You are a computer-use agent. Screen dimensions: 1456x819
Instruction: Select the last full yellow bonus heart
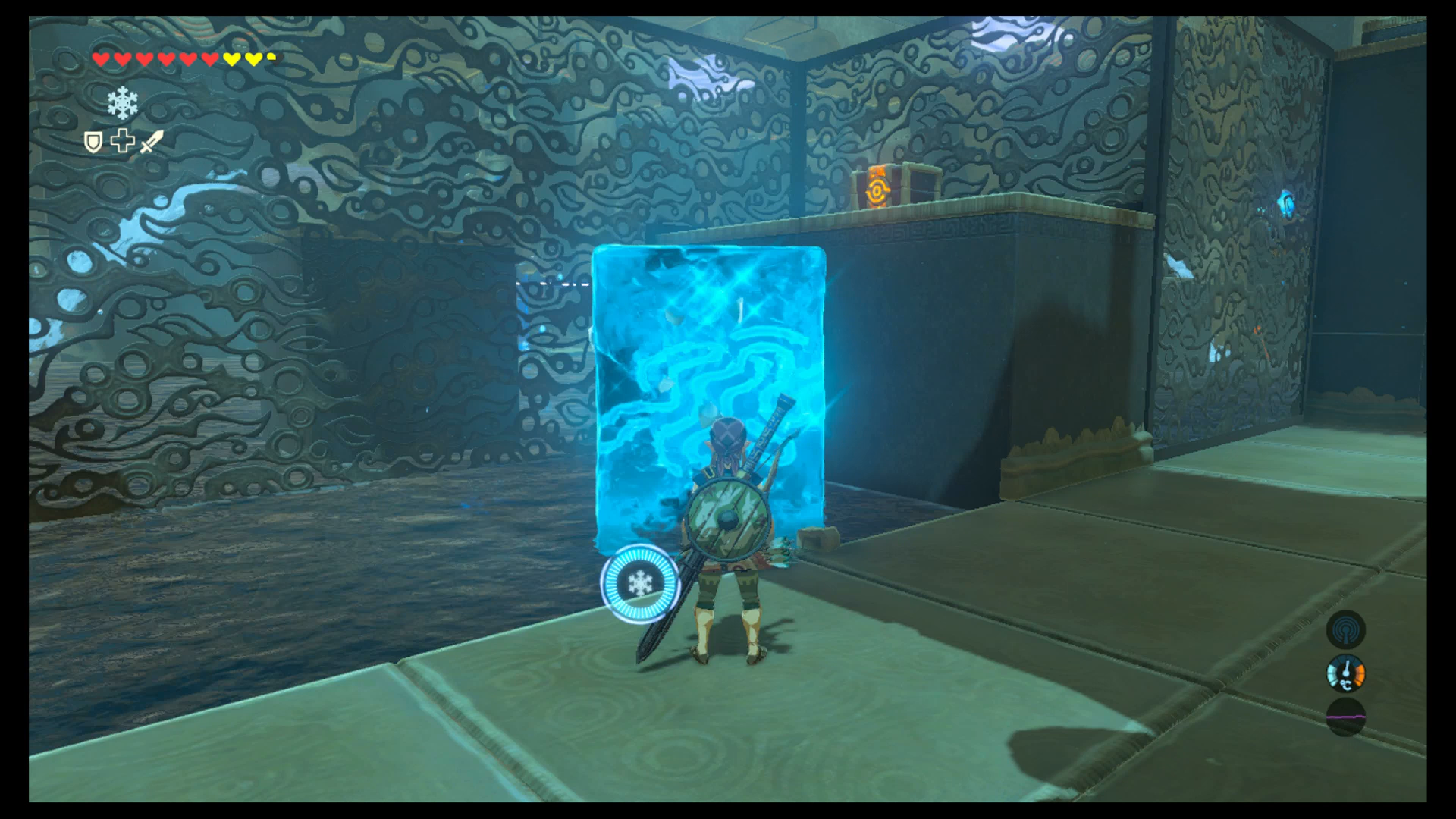click(x=253, y=58)
